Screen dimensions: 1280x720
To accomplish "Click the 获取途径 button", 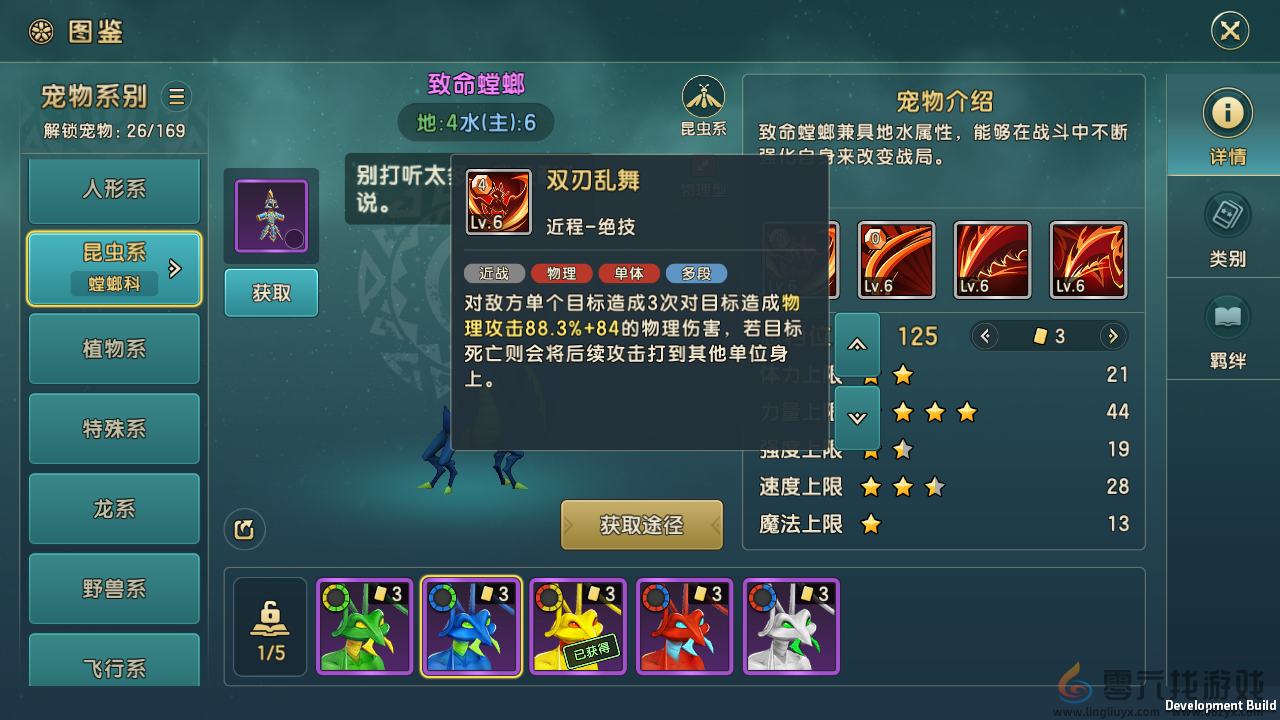I will [641, 525].
